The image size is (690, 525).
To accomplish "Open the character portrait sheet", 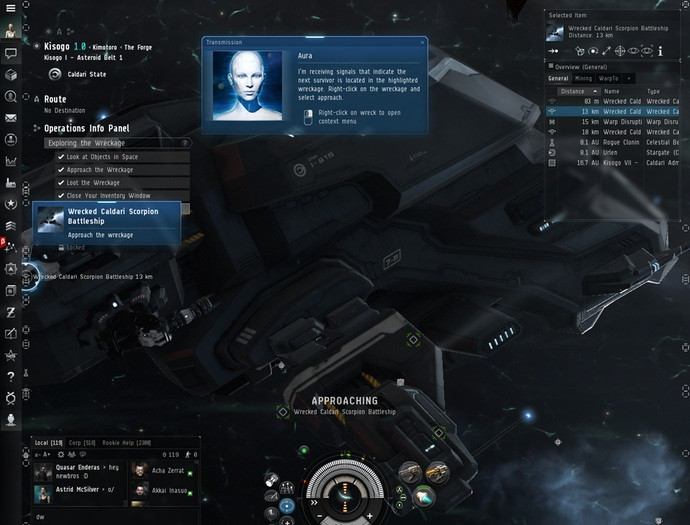I will (x=10, y=30).
